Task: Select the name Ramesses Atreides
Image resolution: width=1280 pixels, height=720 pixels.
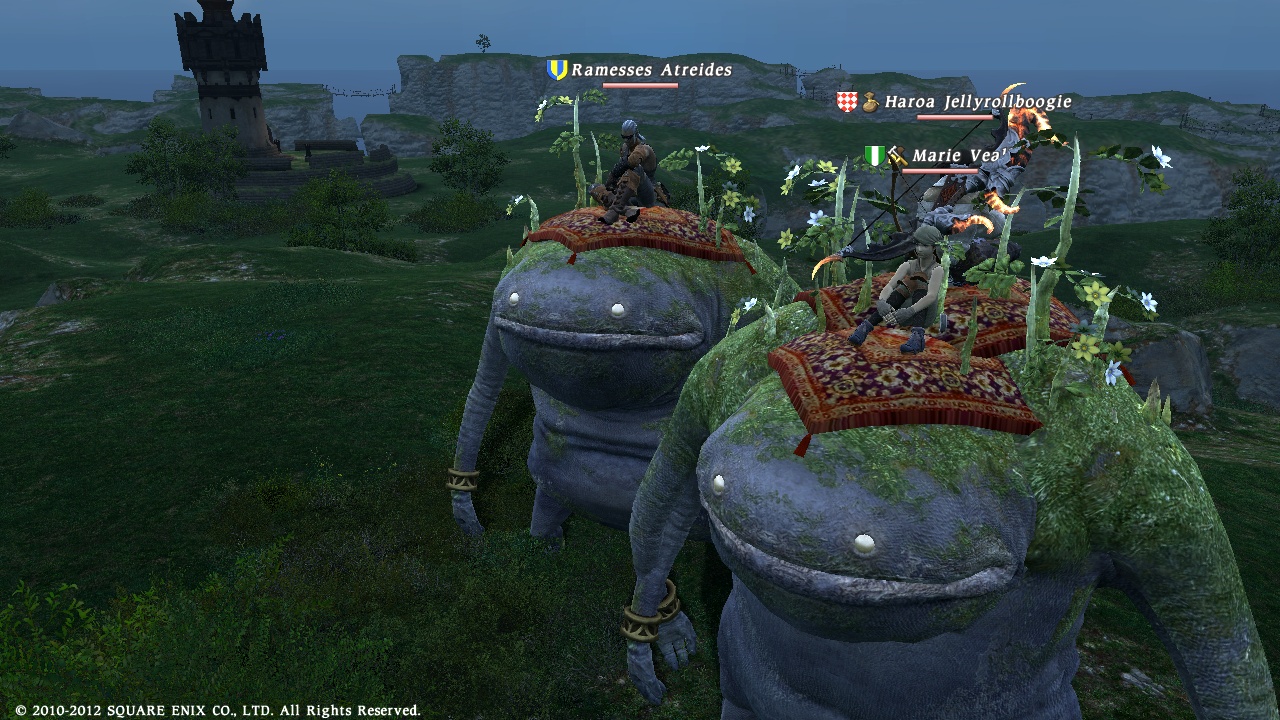Action: 650,70
